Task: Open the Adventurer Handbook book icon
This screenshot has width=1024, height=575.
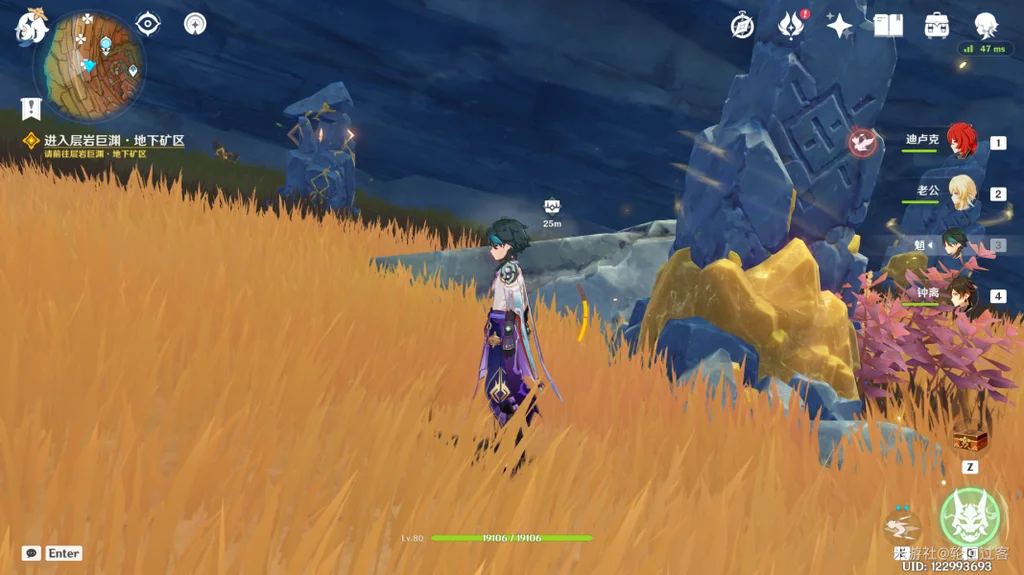Action: tap(888, 26)
